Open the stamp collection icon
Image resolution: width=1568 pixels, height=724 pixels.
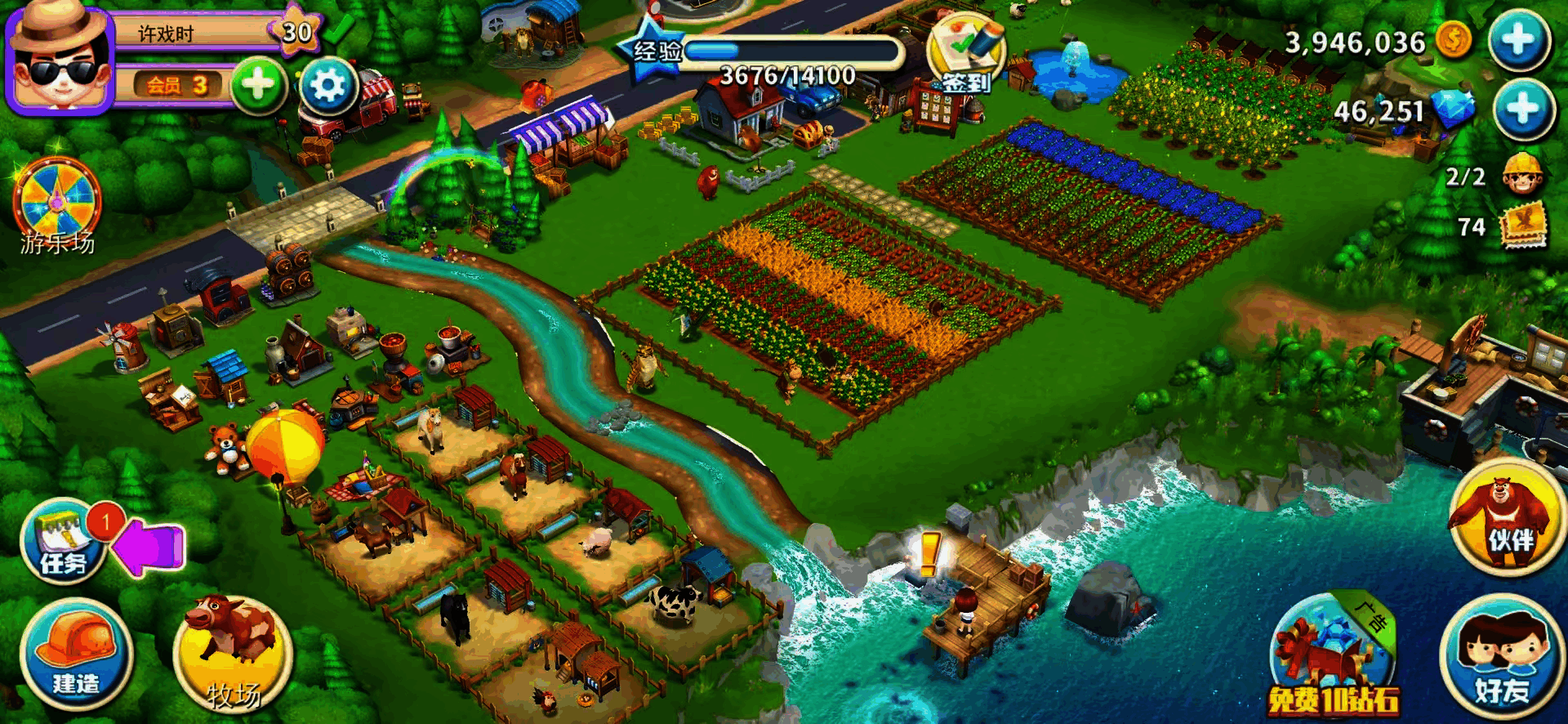click(1523, 227)
